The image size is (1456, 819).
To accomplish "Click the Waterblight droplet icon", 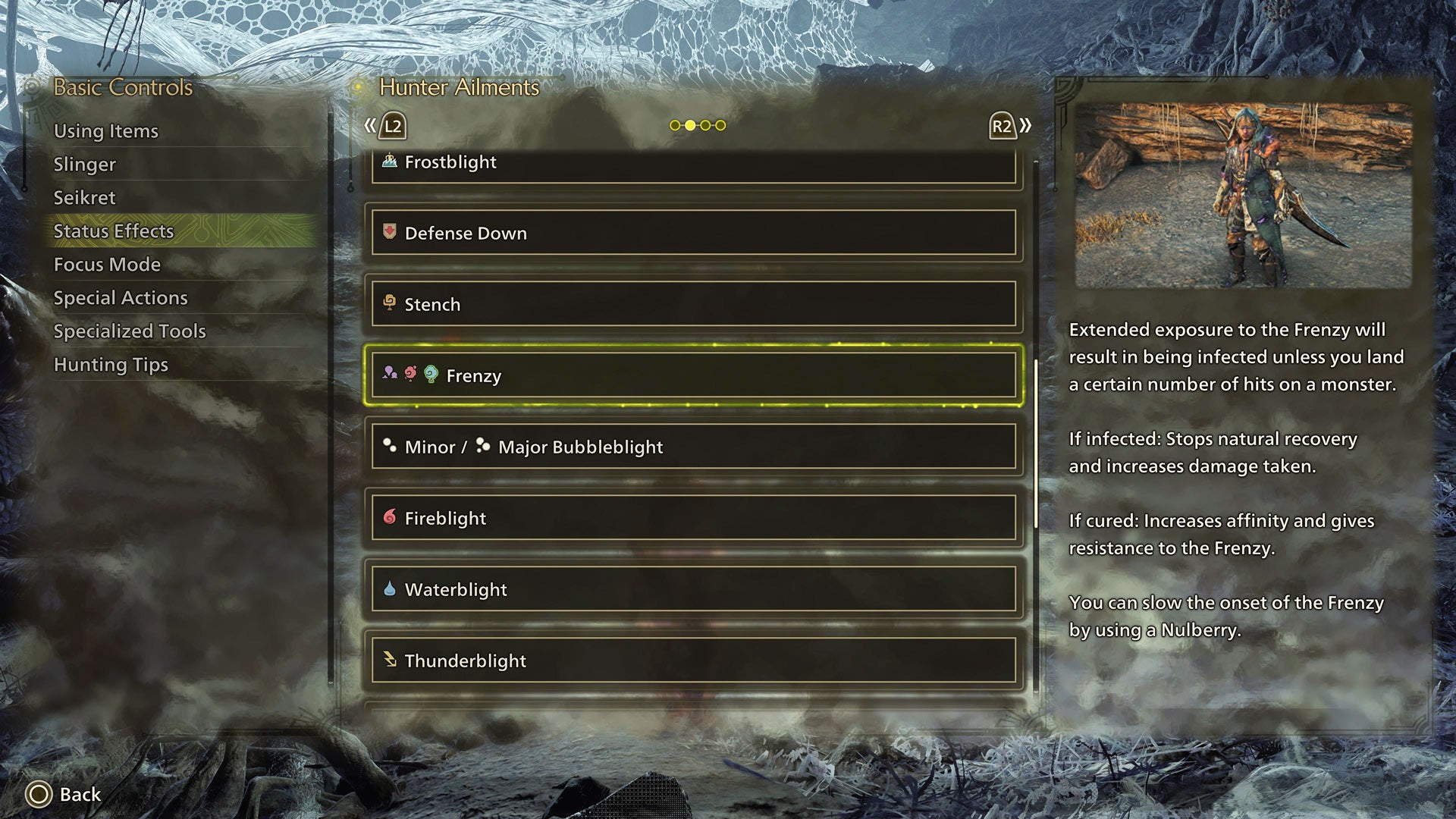I will coord(389,588).
